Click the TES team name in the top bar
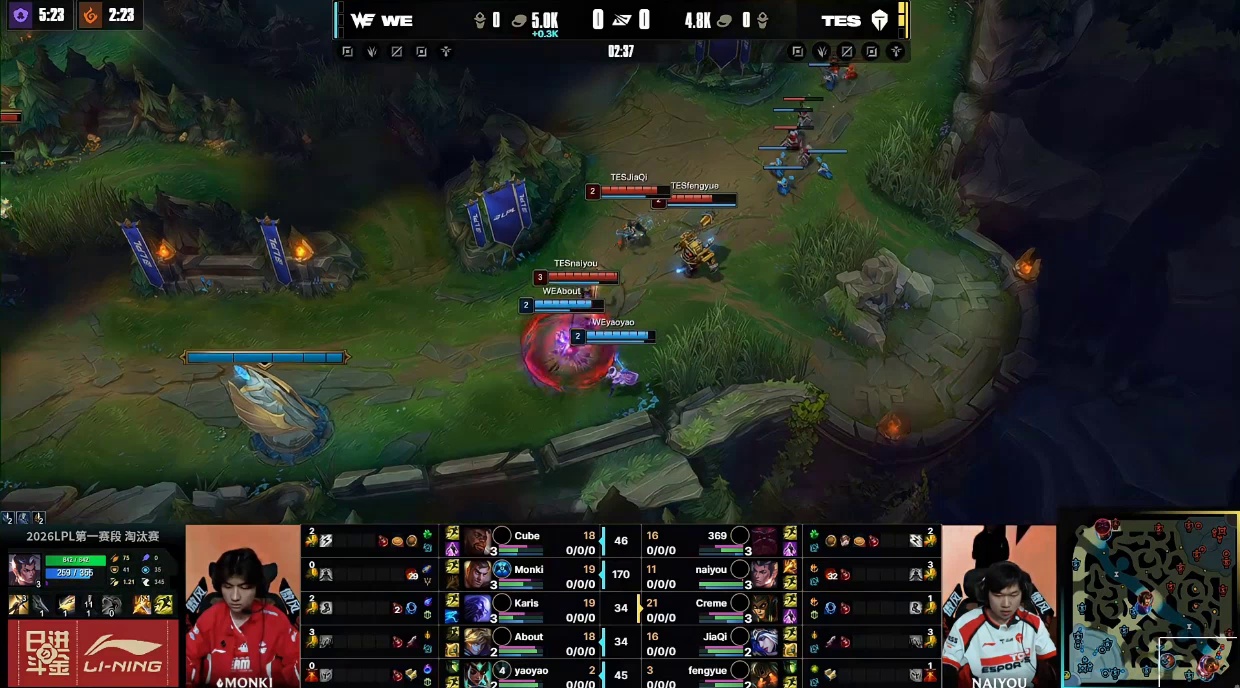1240x688 pixels. click(x=840, y=20)
